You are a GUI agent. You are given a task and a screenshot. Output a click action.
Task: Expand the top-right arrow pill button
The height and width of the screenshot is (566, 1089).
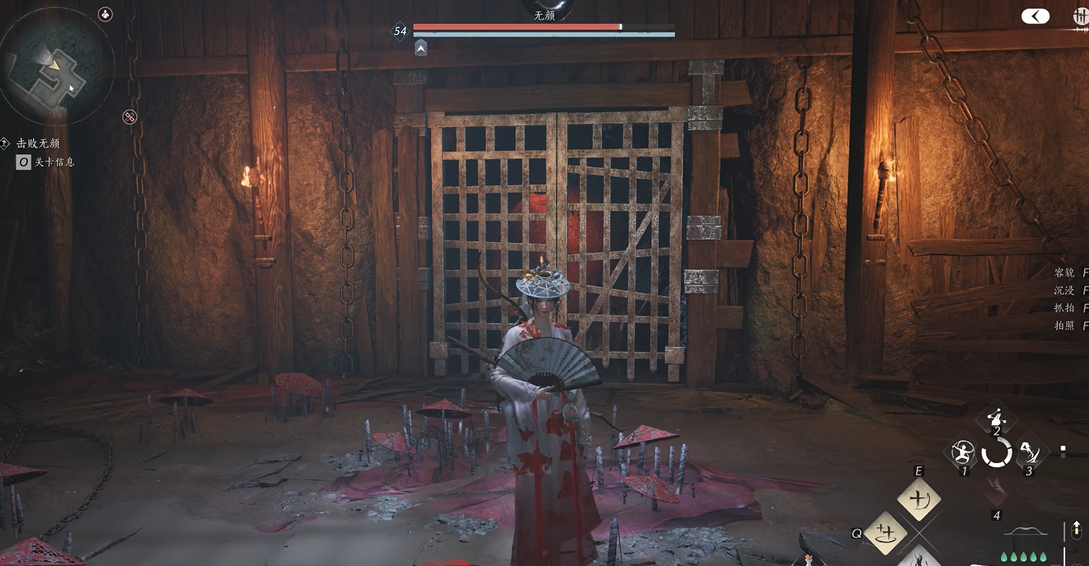pyautogui.click(x=1035, y=16)
